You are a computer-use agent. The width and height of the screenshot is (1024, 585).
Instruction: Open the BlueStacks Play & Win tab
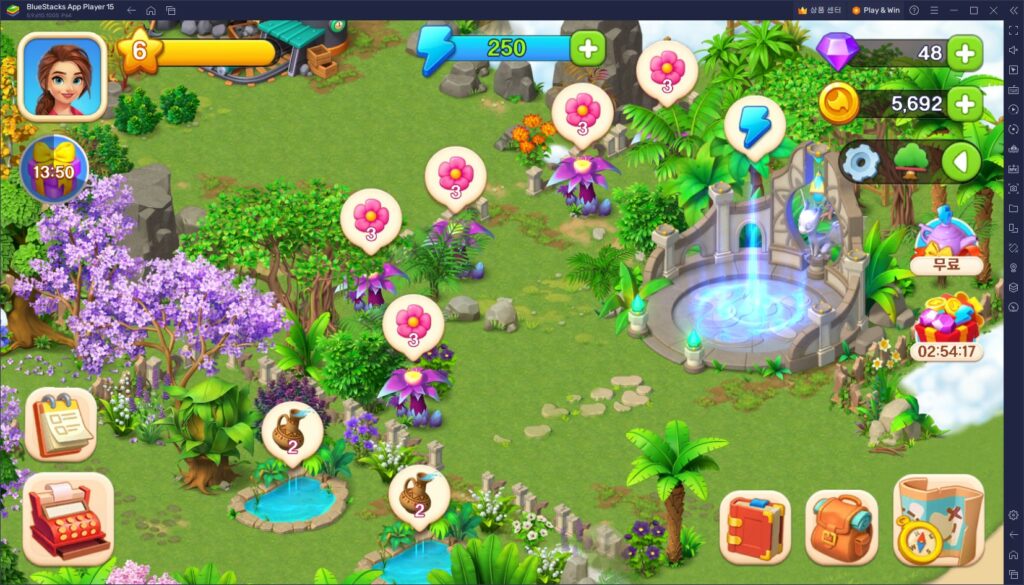[x=876, y=10]
